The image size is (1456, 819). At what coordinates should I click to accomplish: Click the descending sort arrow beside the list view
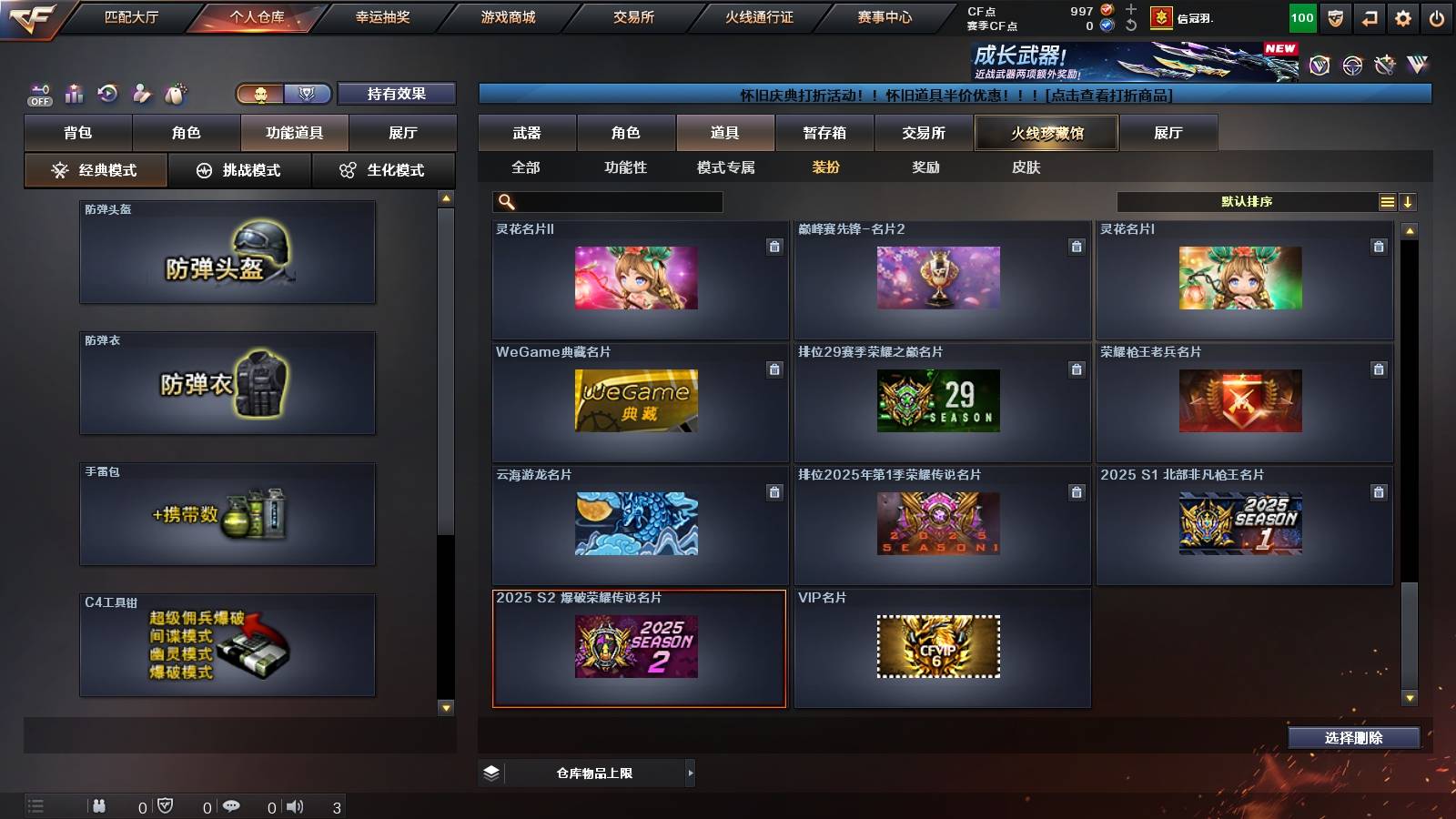pyautogui.click(x=1409, y=201)
